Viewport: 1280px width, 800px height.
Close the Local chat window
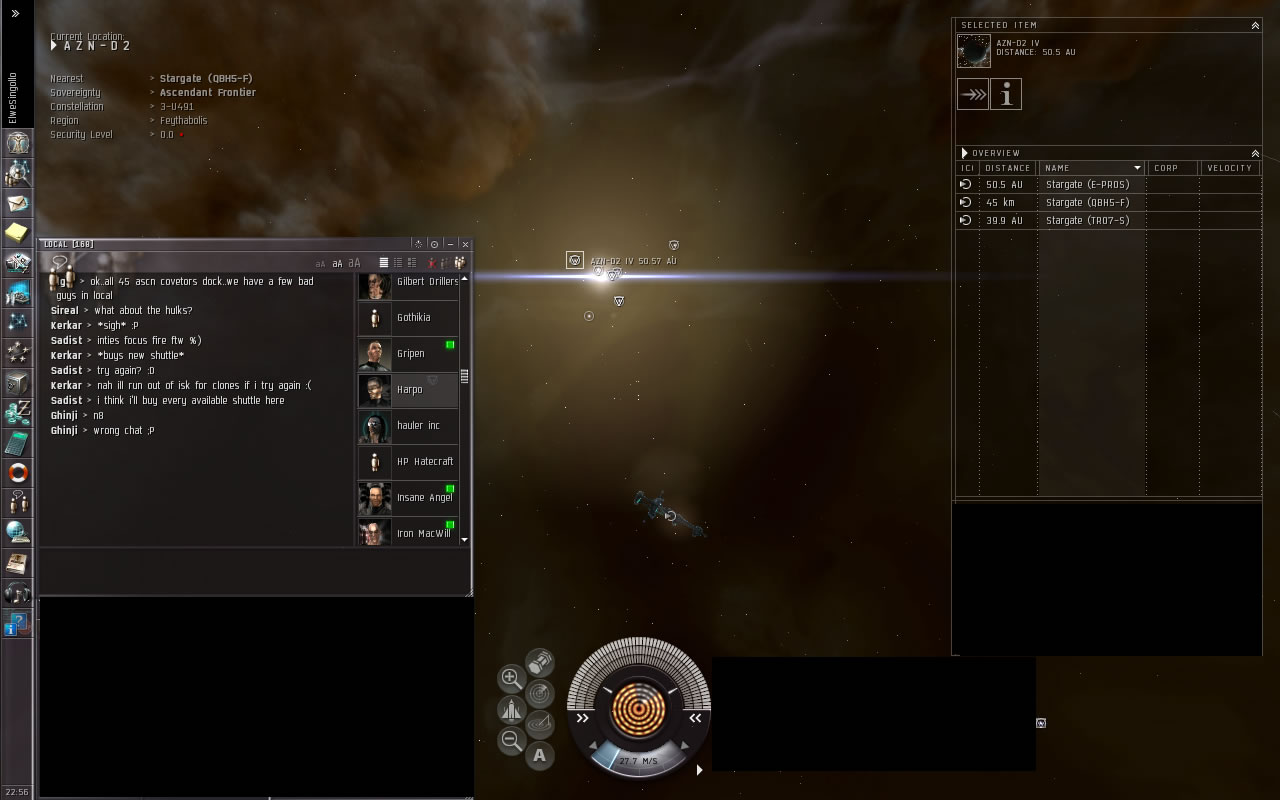(x=465, y=244)
